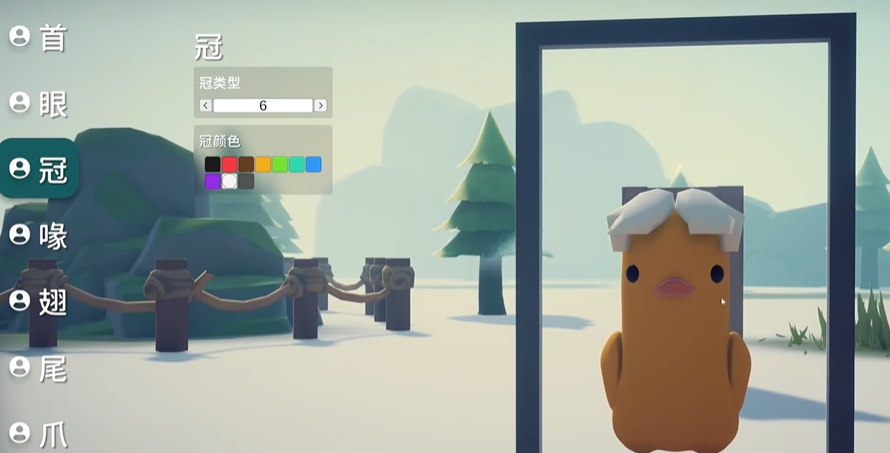The image size is (890, 453).
Task: Switch to the 眼 (eyes) category
Action: pyautogui.click(x=39, y=103)
